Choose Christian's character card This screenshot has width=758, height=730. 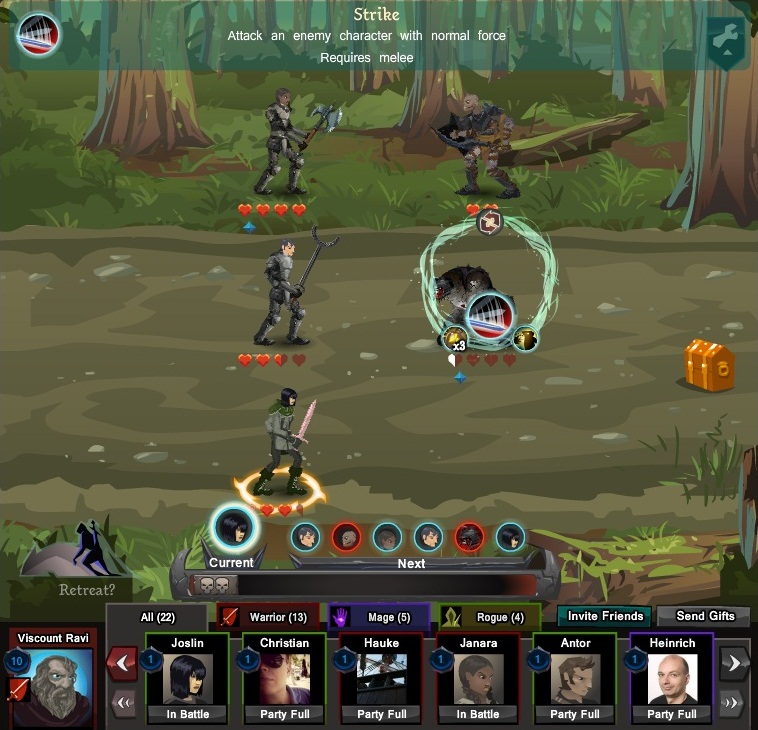(285, 678)
